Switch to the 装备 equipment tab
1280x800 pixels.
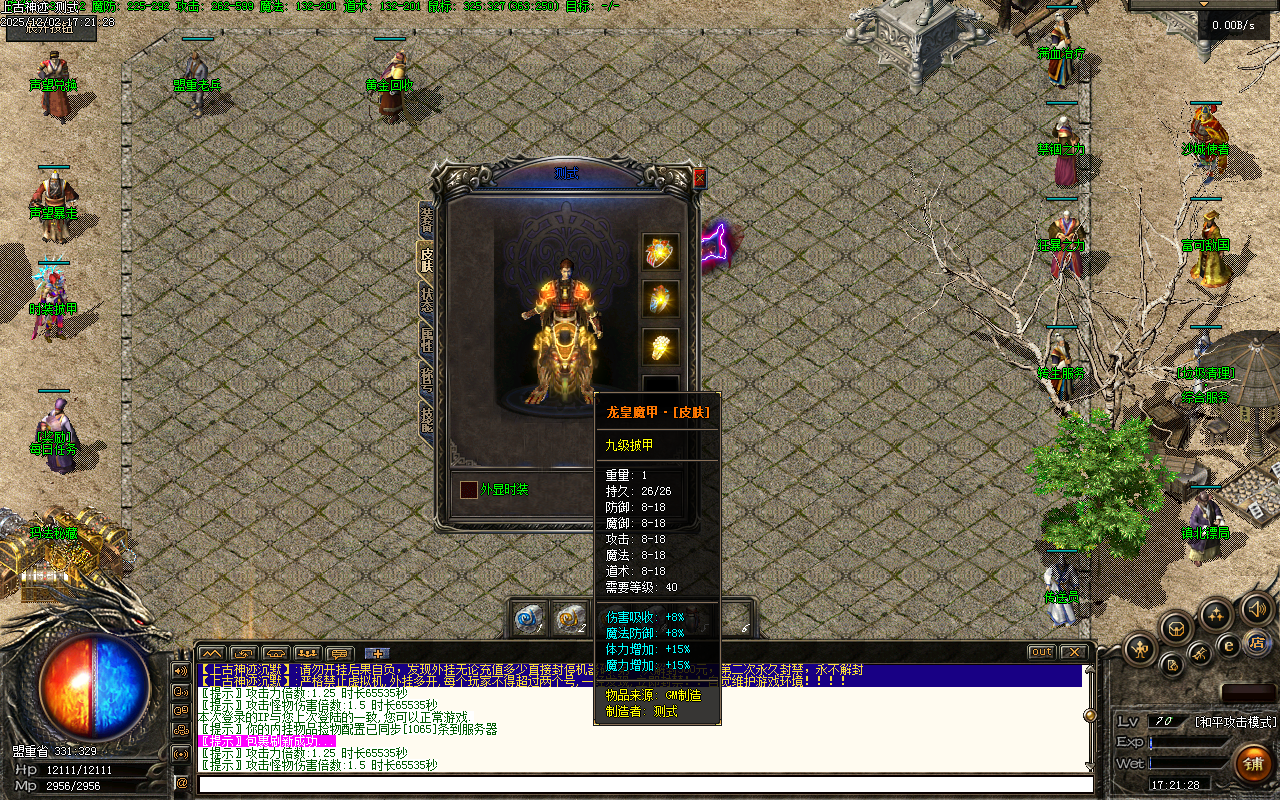tap(427, 219)
